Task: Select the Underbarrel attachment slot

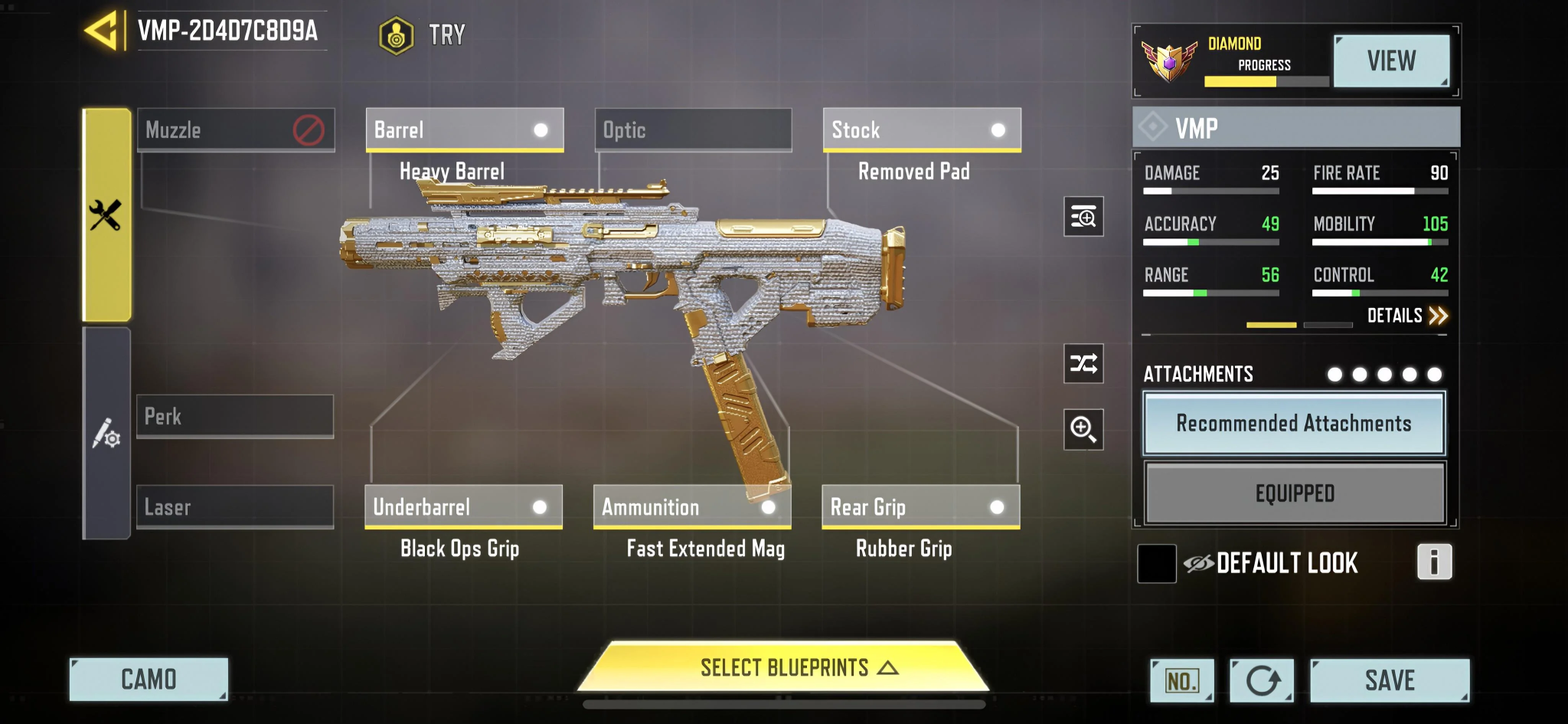Action: [463, 506]
